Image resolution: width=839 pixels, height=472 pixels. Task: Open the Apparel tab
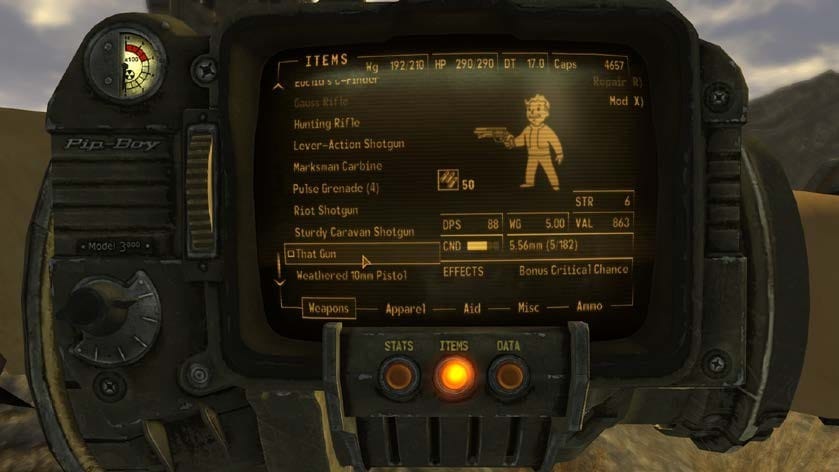point(406,309)
